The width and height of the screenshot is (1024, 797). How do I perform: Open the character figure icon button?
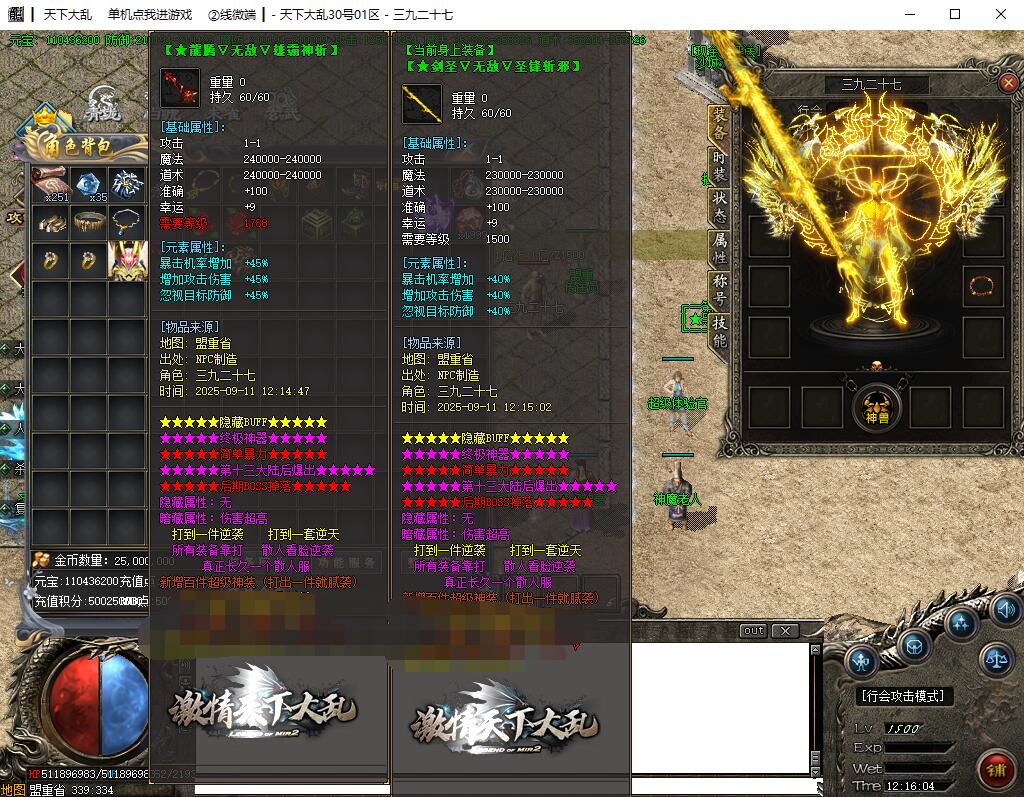(861, 660)
